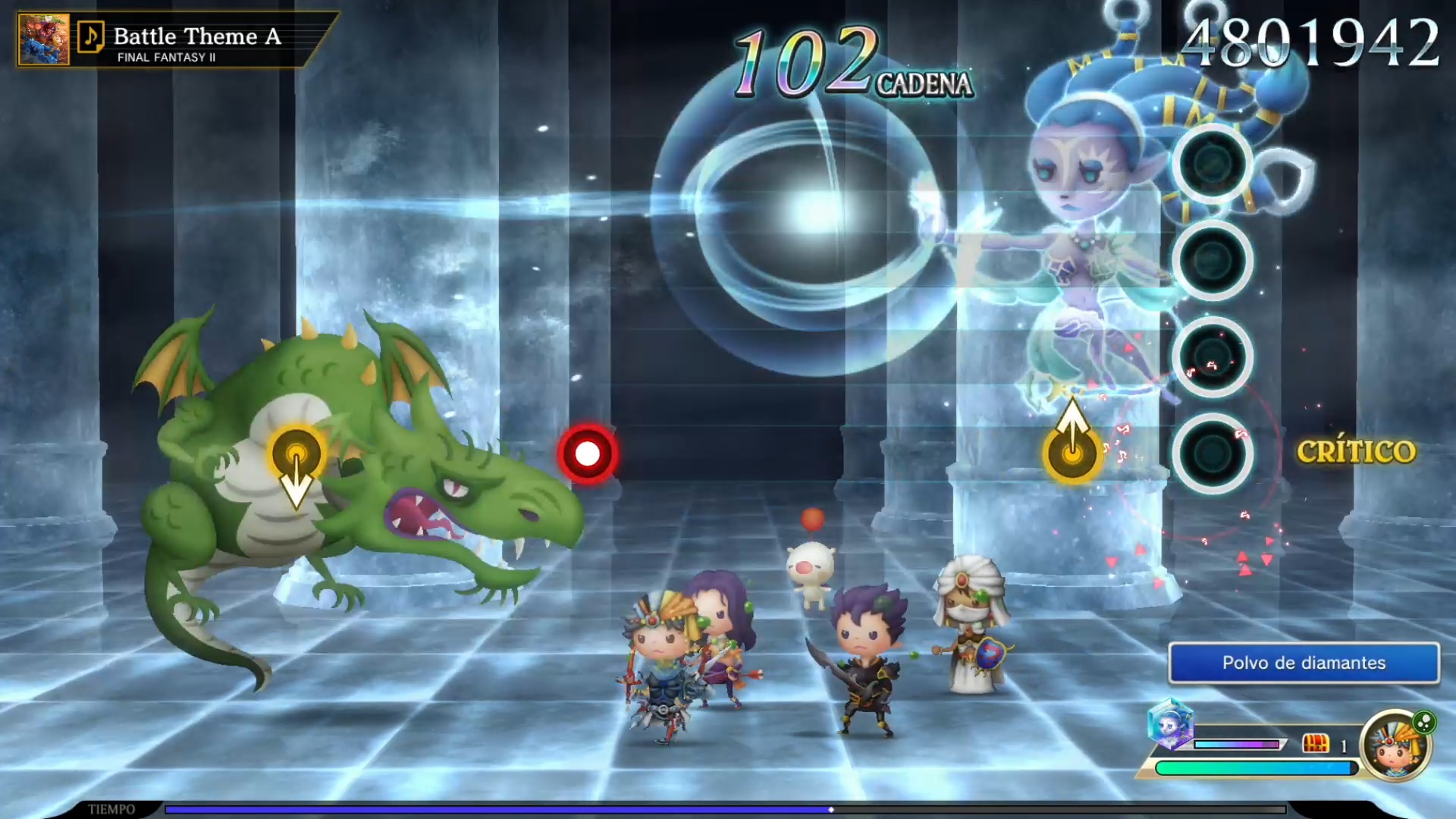Image resolution: width=1456 pixels, height=819 pixels.
Task: Hit the yellow down-arrow slide note
Action: point(297,455)
